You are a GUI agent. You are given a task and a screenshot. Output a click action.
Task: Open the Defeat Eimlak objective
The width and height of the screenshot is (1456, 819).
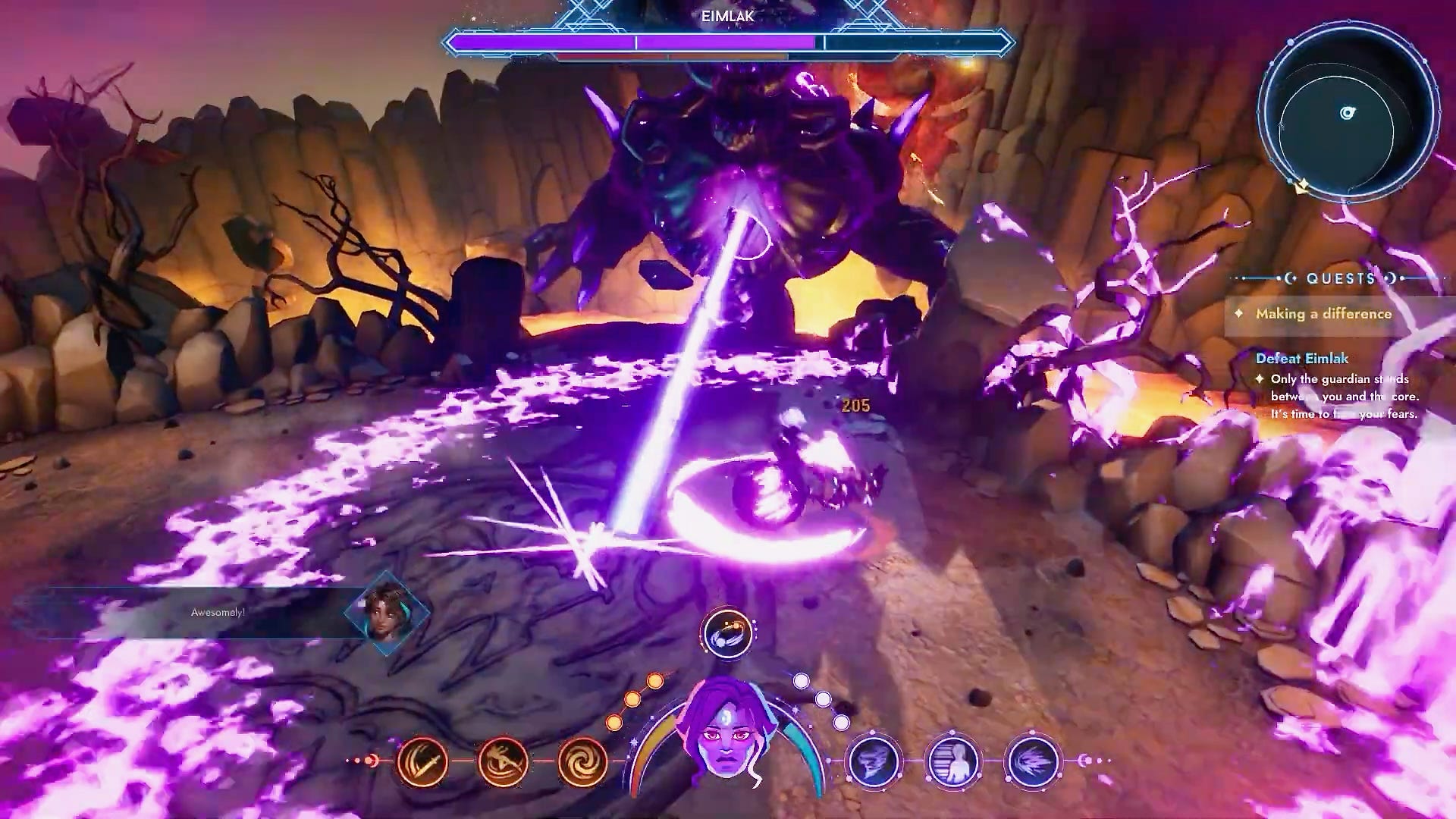1301,358
